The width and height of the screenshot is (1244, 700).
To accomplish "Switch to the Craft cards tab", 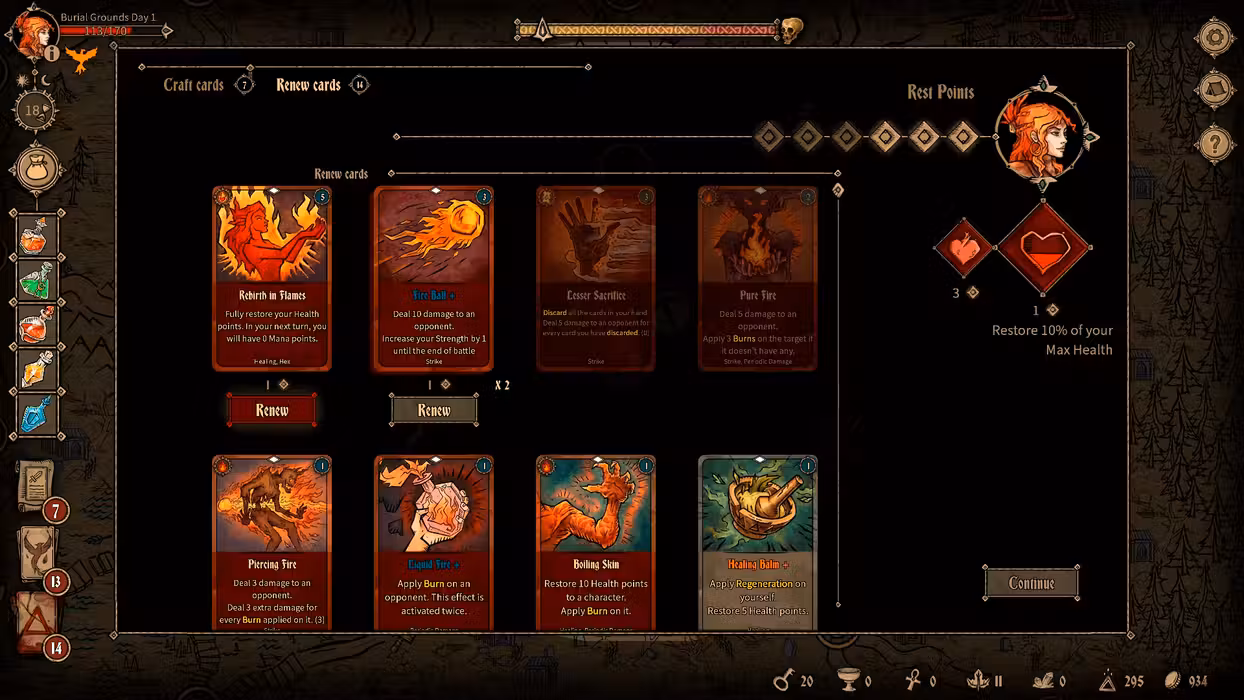I will 194,85.
